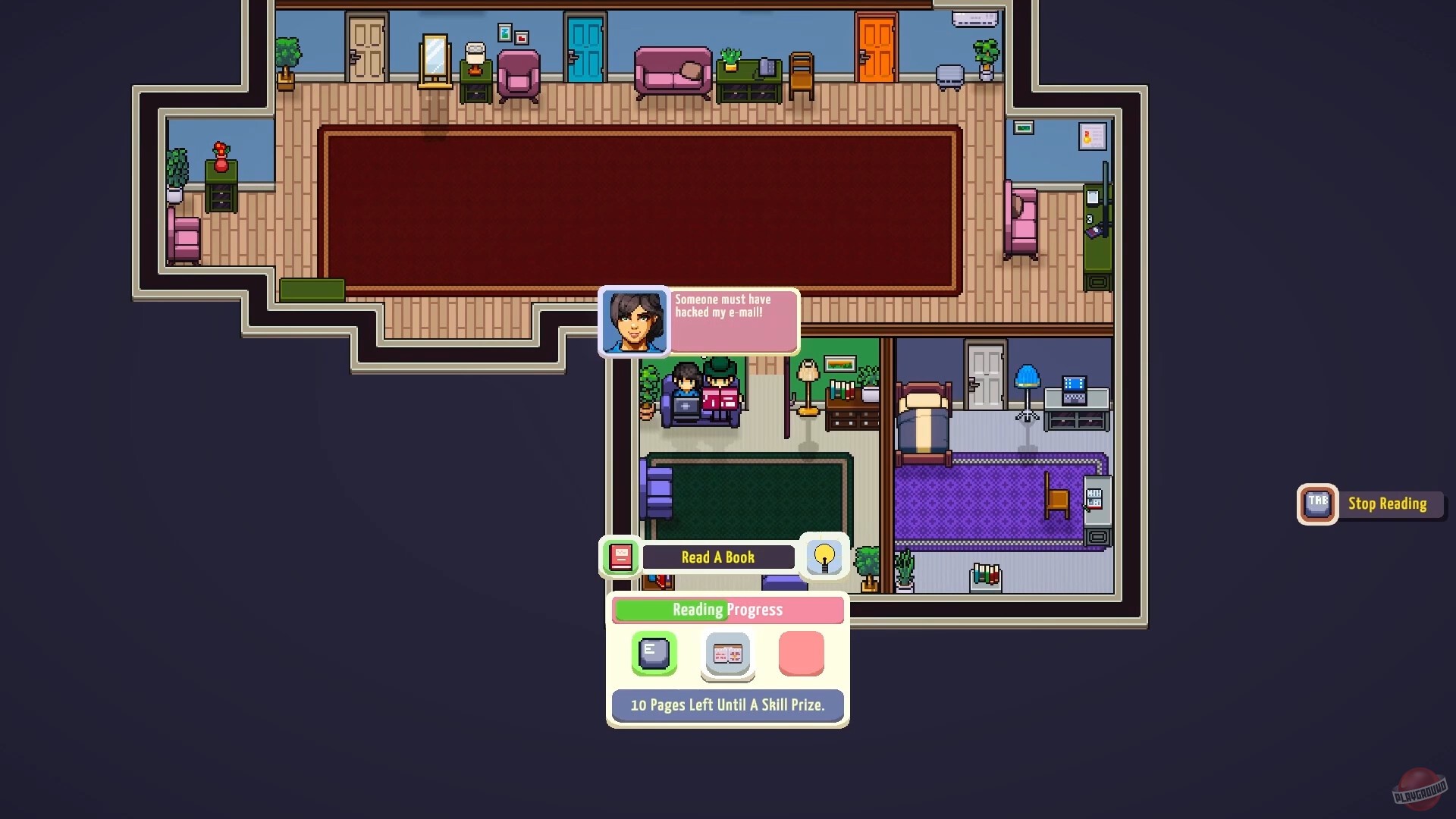Toggle the highlighted E interaction key
The image size is (1456, 819).
[x=652, y=653]
